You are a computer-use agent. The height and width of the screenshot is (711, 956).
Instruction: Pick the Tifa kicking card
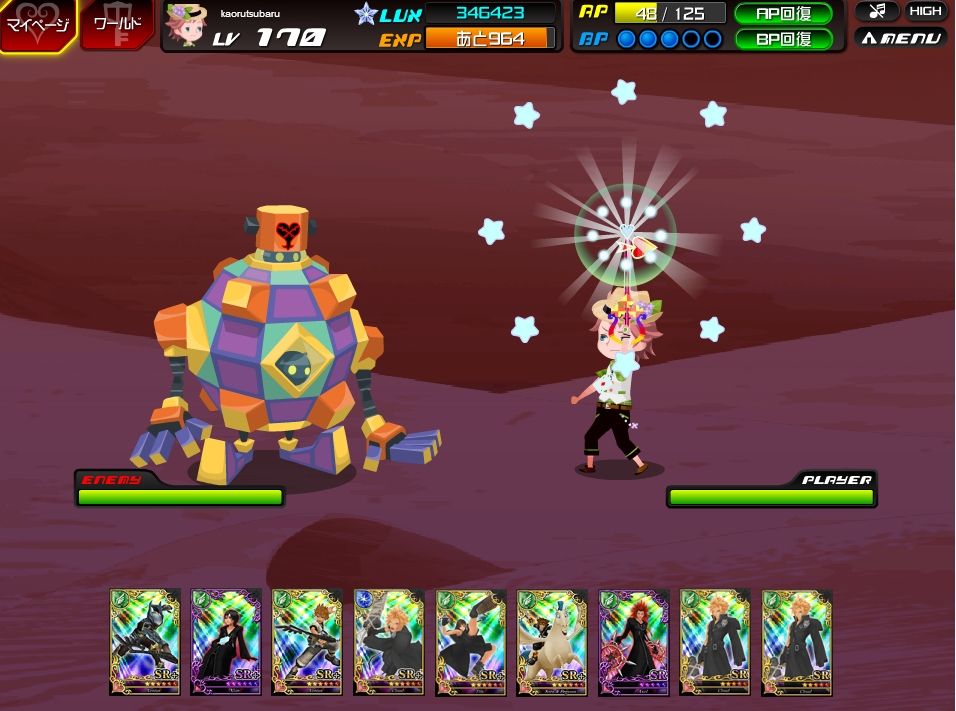tap(471, 641)
